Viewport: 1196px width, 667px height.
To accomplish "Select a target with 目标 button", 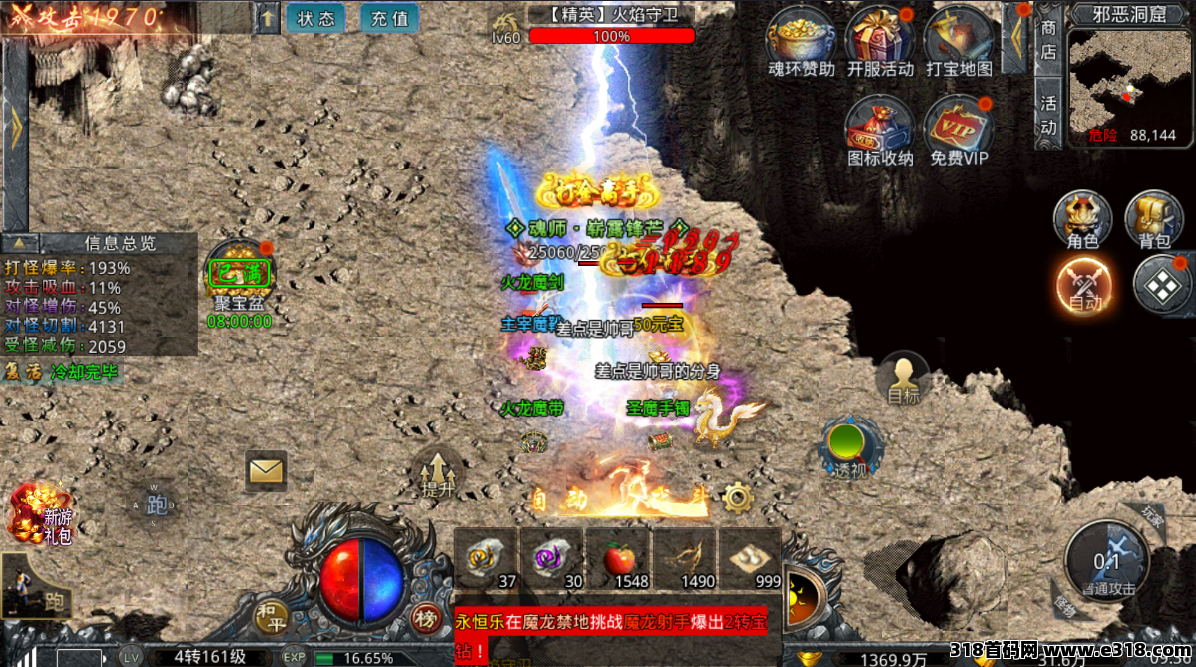I will (x=903, y=378).
